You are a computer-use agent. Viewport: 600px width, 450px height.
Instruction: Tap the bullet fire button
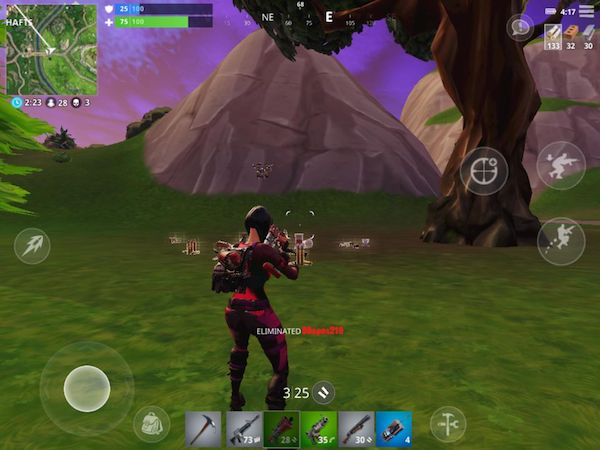pos(32,246)
